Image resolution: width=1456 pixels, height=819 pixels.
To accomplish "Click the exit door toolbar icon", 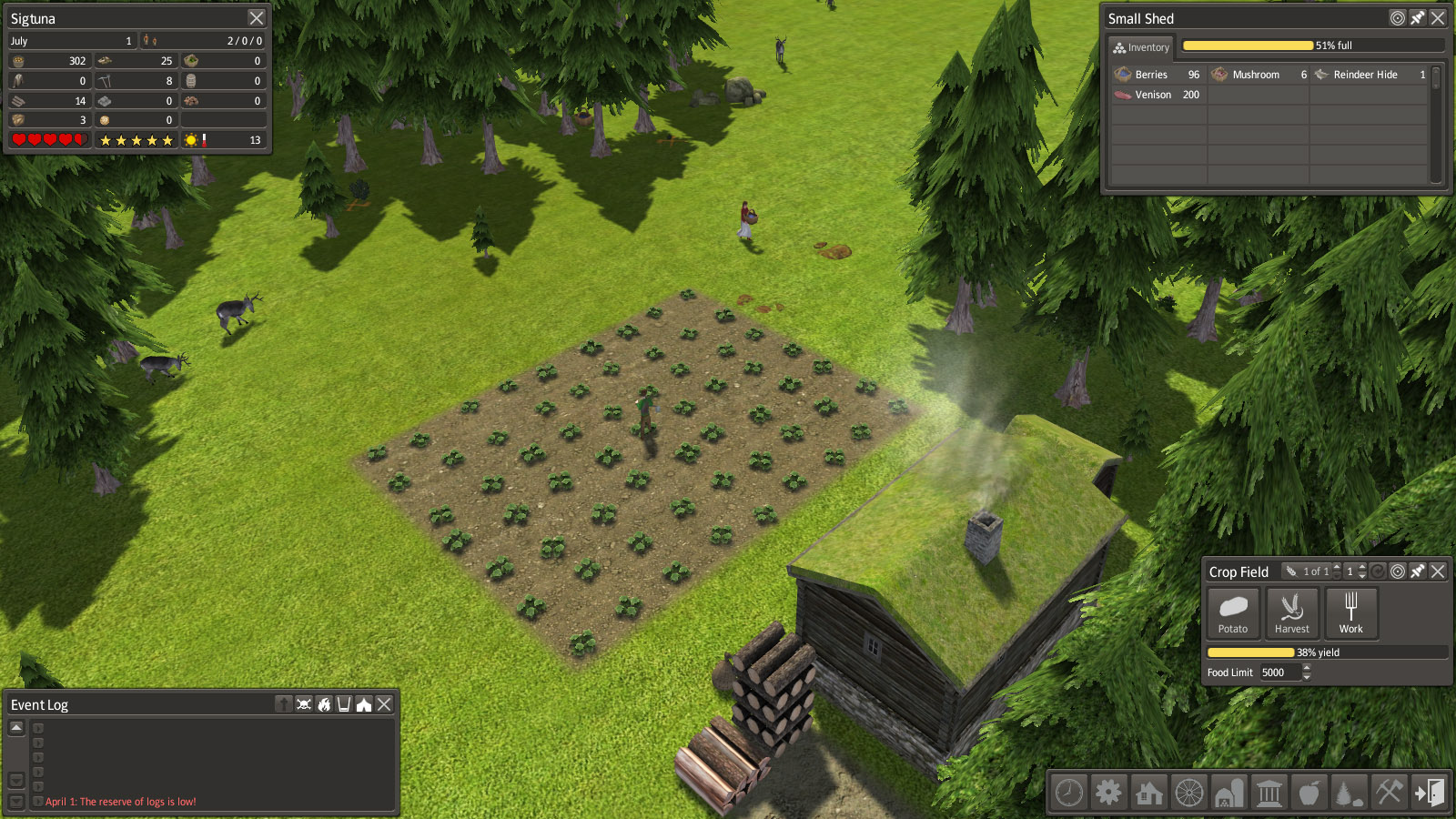I will click(x=1429, y=793).
